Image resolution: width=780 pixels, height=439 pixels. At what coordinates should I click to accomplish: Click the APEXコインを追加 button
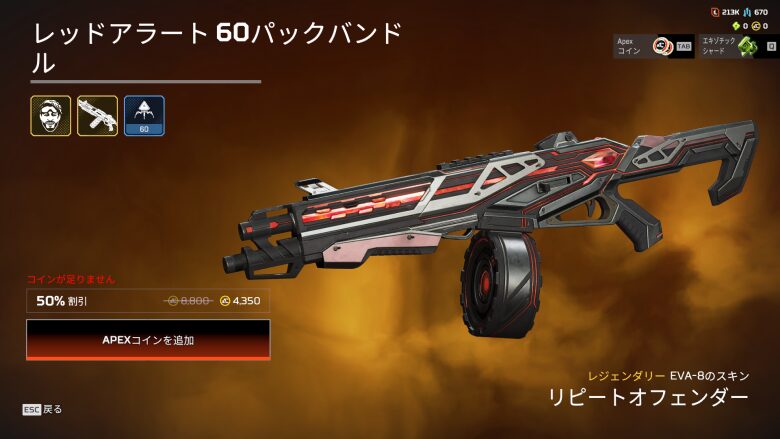[148, 340]
